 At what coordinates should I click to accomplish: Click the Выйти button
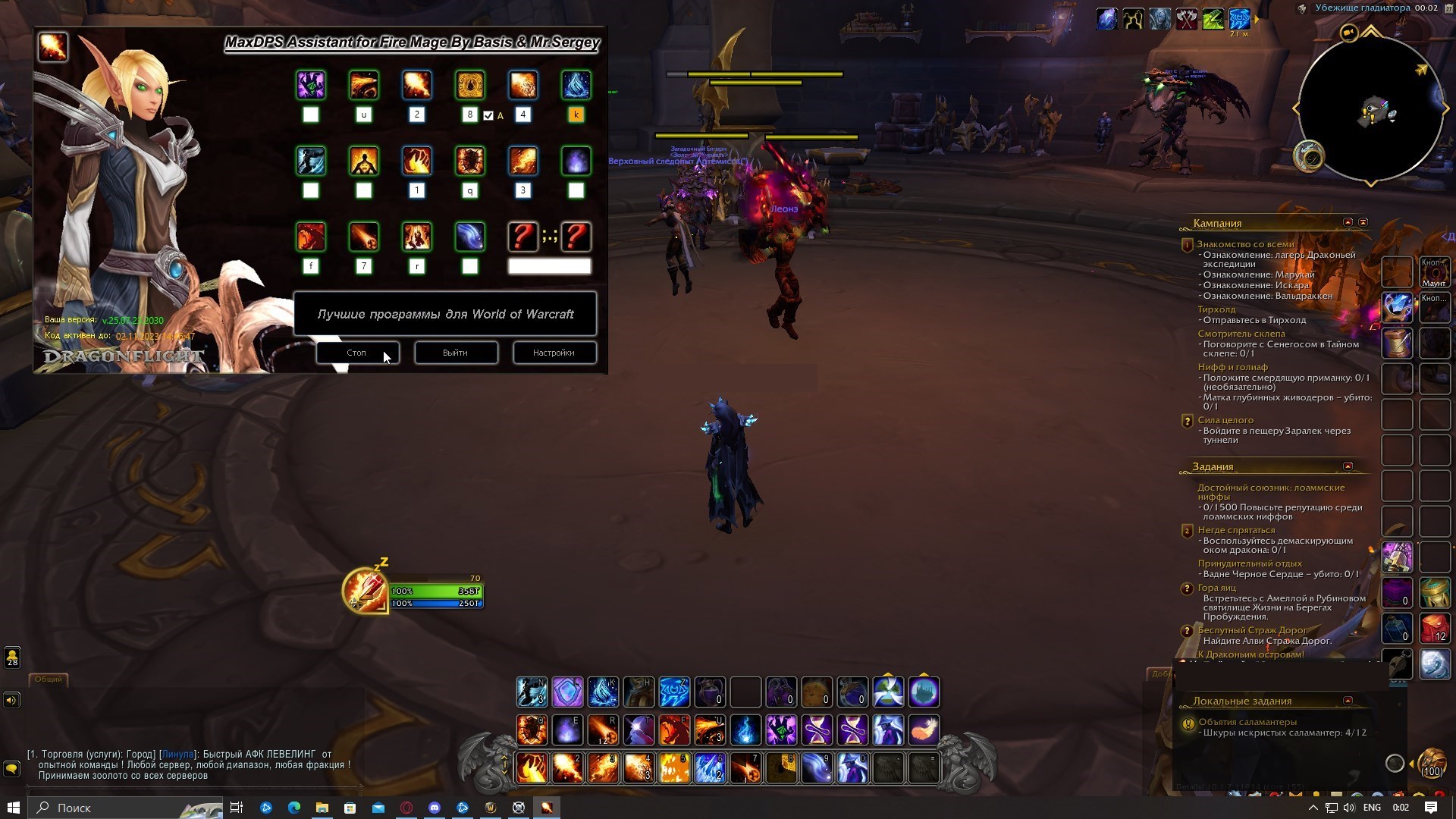pyautogui.click(x=455, y=353)
